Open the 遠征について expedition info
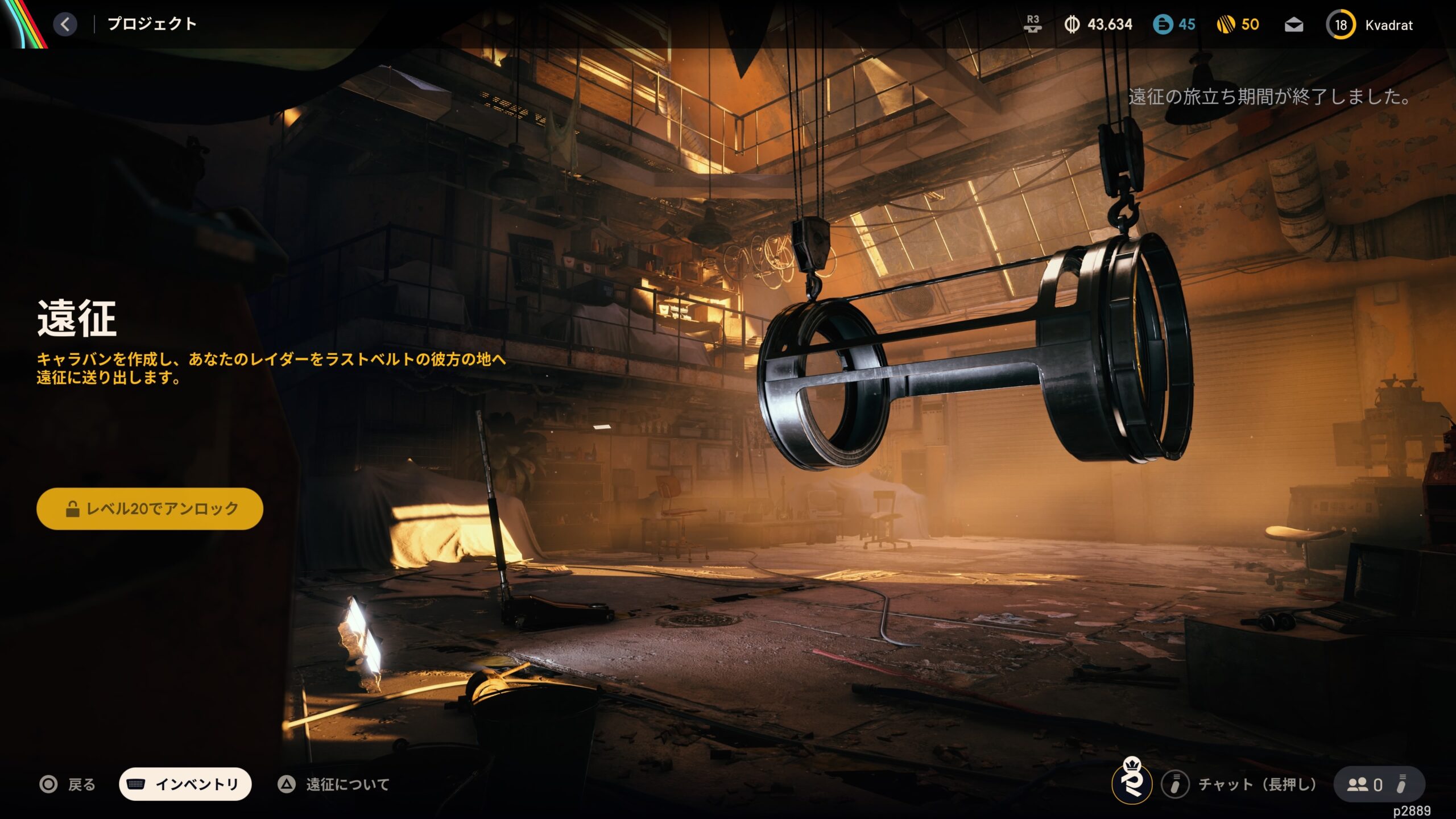This screenshot has width=1456, height=819. click(x=334, y=785)
